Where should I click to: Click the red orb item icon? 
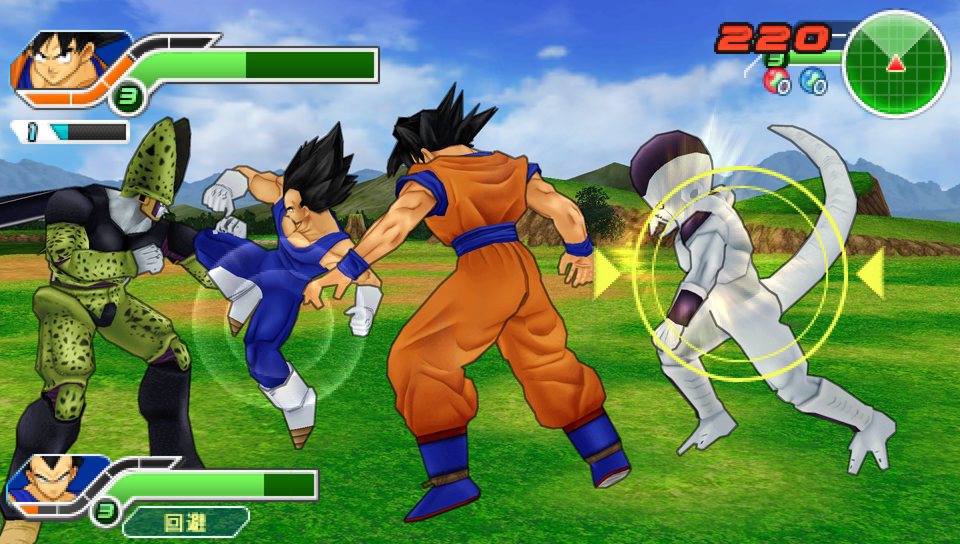point(776,81)
